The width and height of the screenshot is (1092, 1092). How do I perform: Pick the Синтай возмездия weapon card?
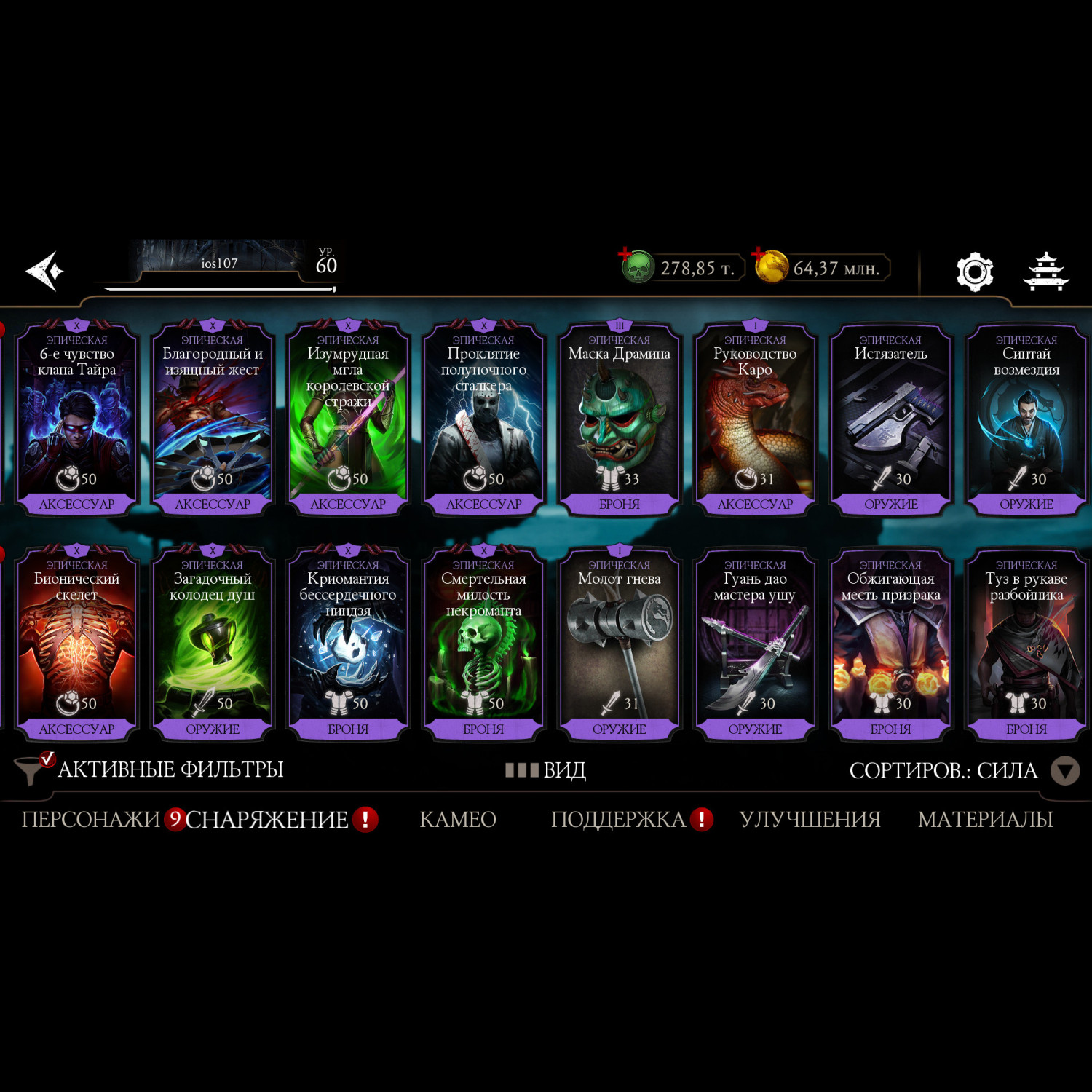[1026, 419]
